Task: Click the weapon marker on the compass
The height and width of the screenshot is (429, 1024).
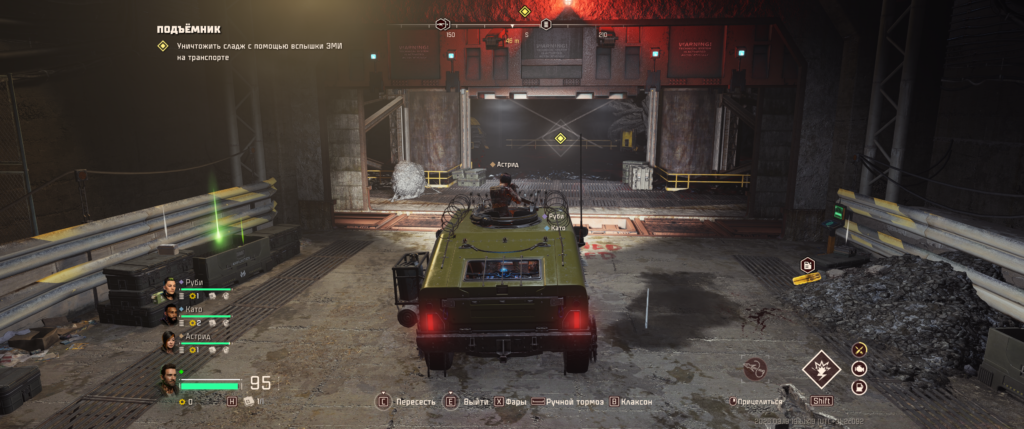Action: click(x=441, y=24)
